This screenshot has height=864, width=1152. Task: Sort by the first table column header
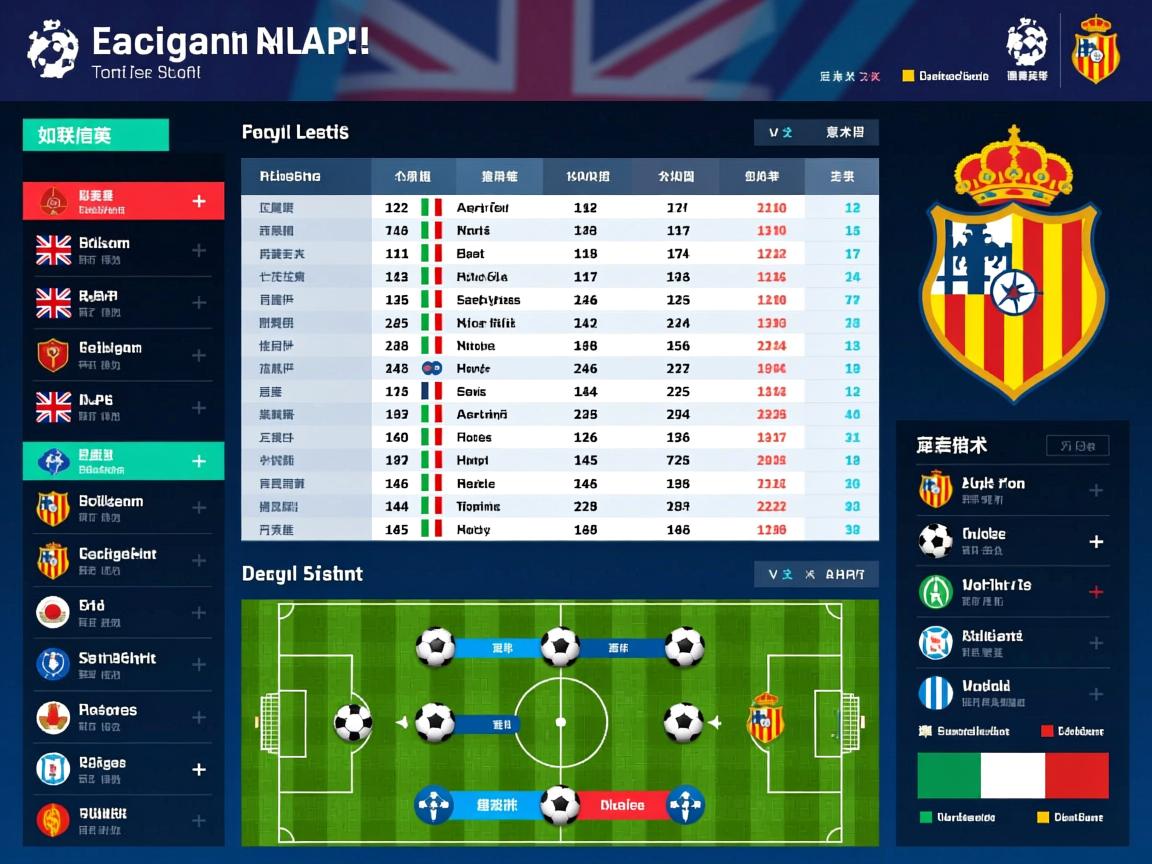pos(290,176)
